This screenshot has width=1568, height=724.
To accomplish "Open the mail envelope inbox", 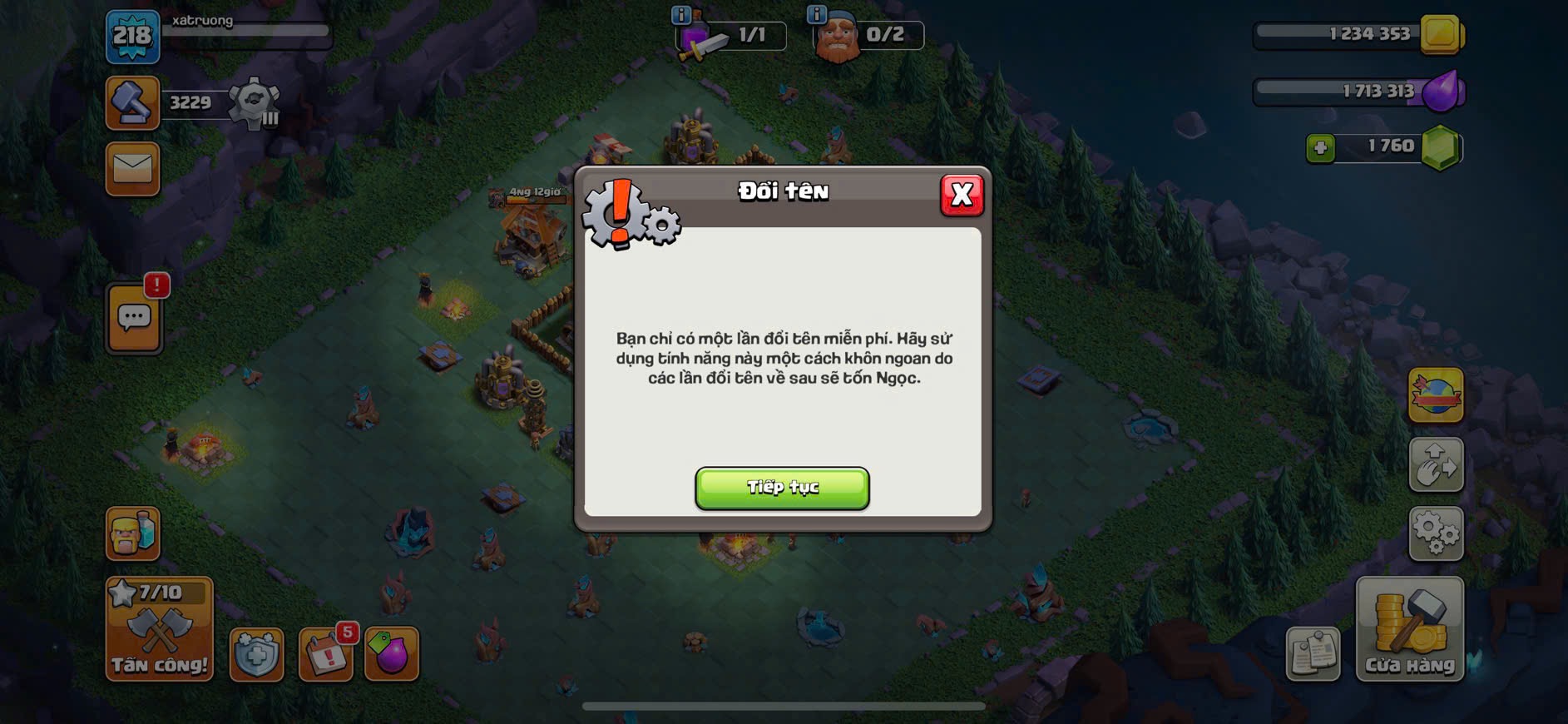I will [x=133, y=169].
